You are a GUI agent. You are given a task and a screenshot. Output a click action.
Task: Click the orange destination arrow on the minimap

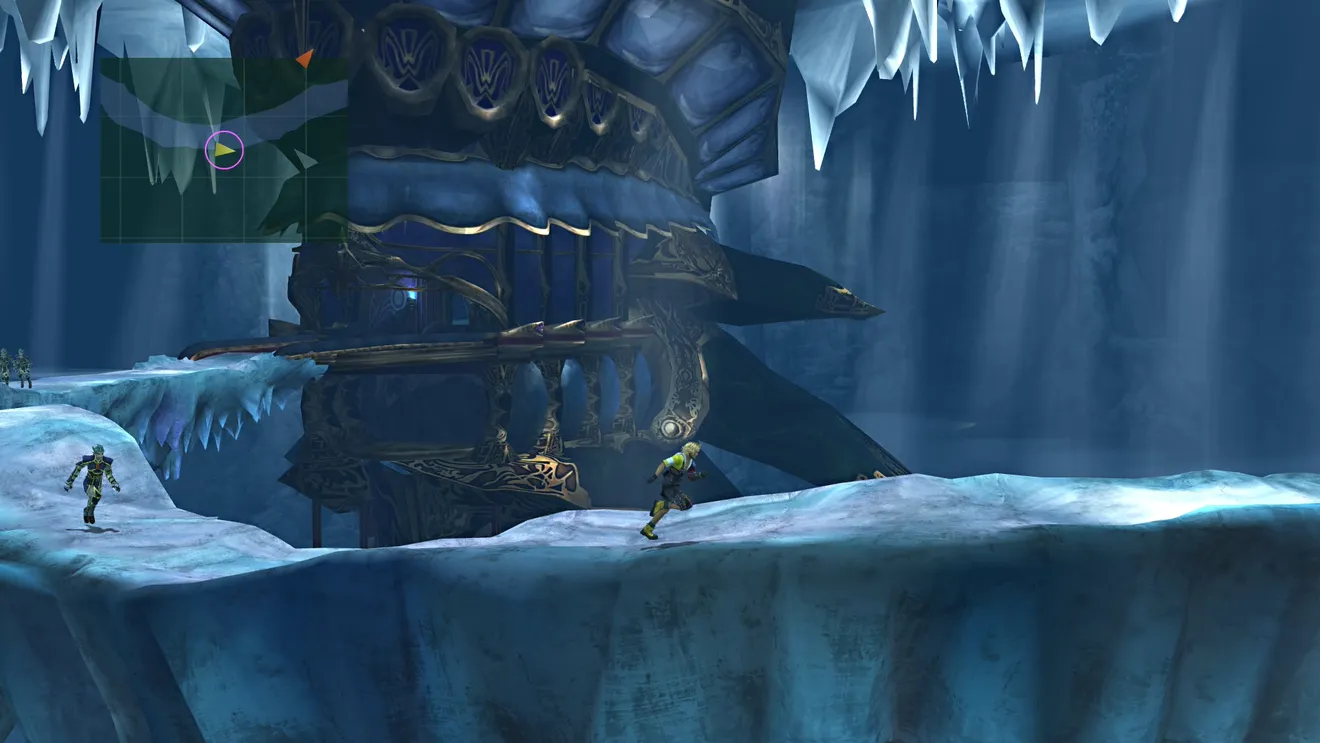305,59
